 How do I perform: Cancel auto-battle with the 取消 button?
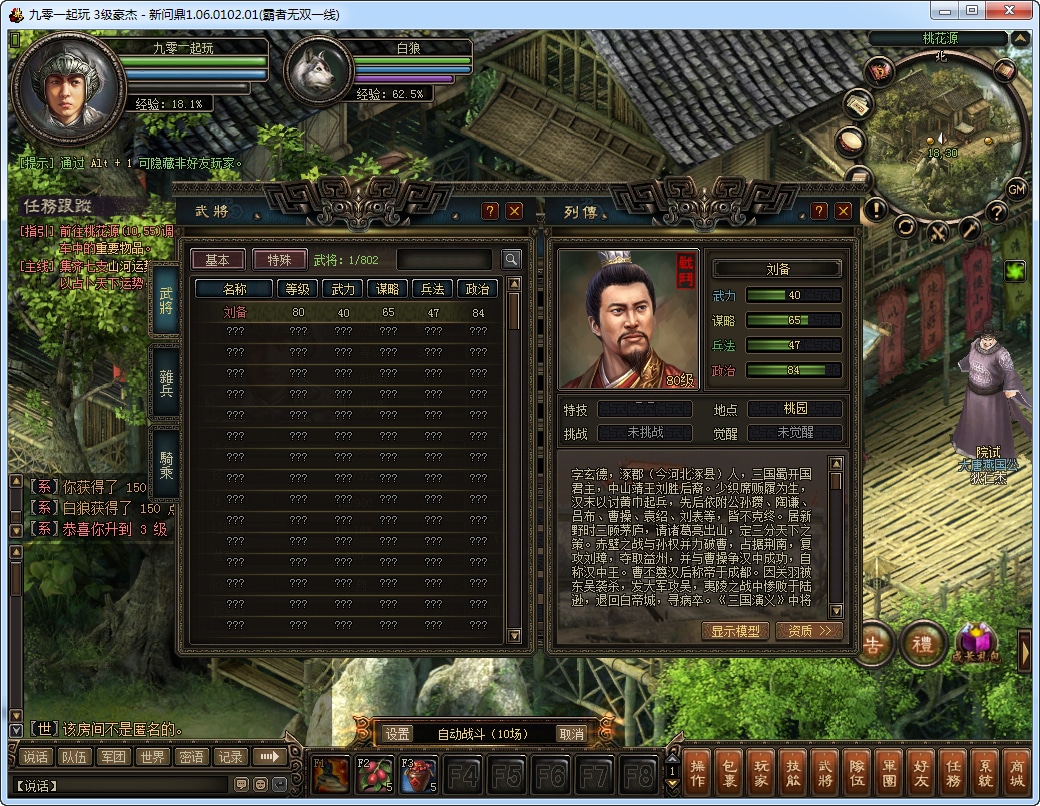pyautogui.click(x=571, y=734)
